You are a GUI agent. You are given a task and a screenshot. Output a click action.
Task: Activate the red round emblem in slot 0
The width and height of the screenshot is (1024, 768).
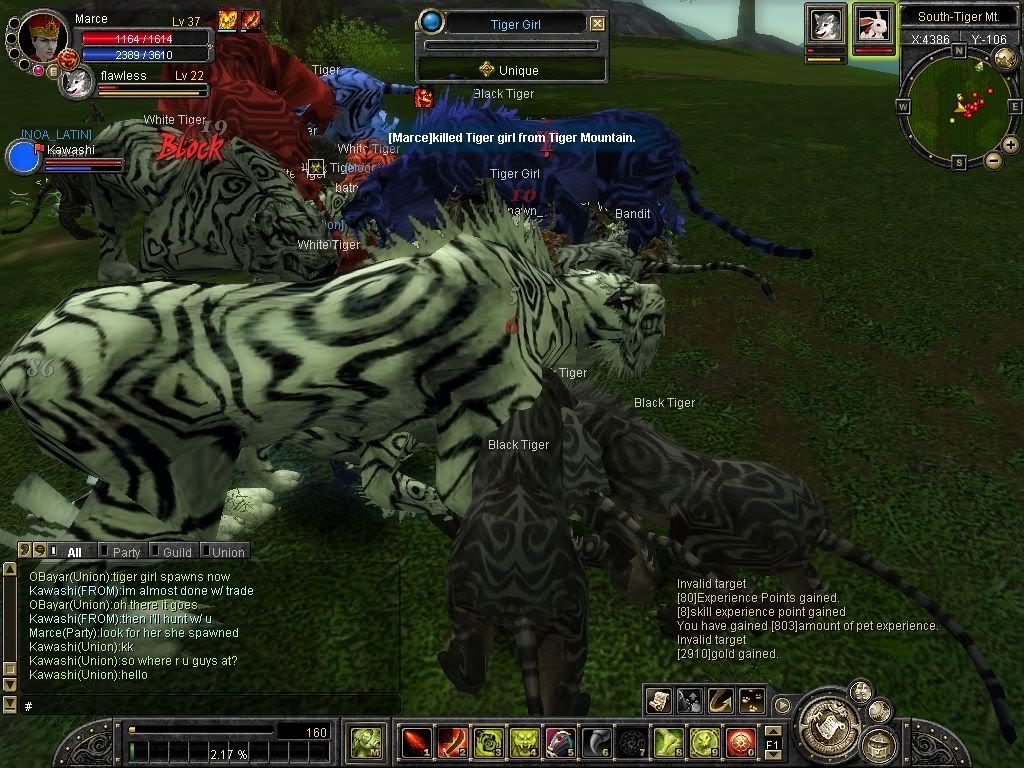(740, 742)
